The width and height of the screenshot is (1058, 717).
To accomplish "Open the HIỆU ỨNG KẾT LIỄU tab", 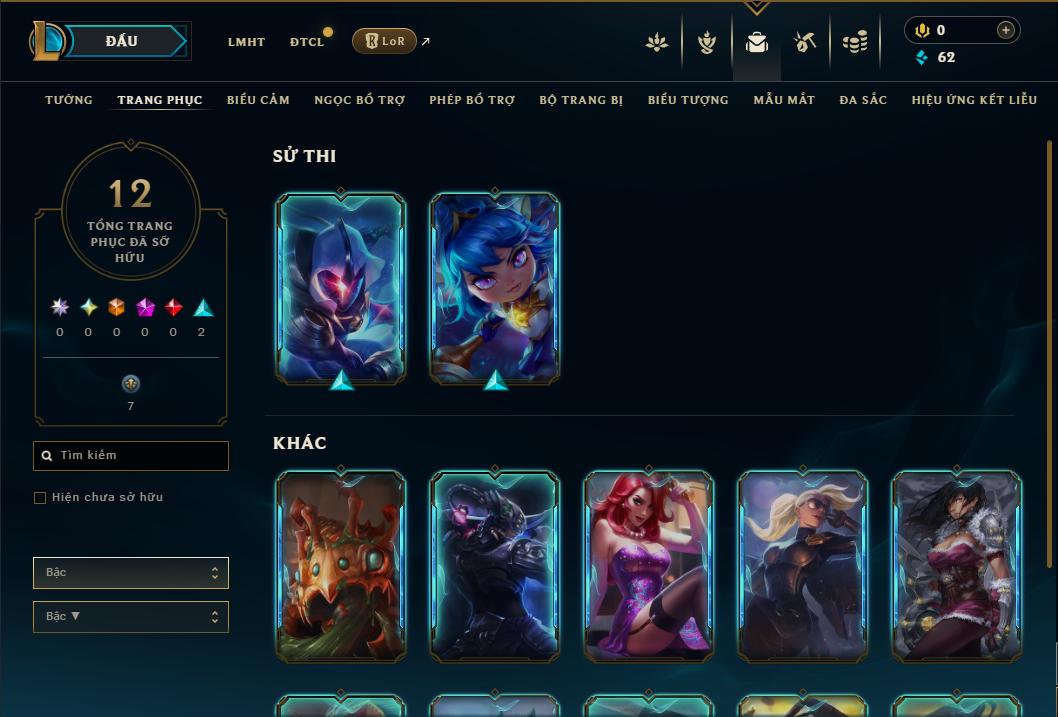I will point(974,100).
